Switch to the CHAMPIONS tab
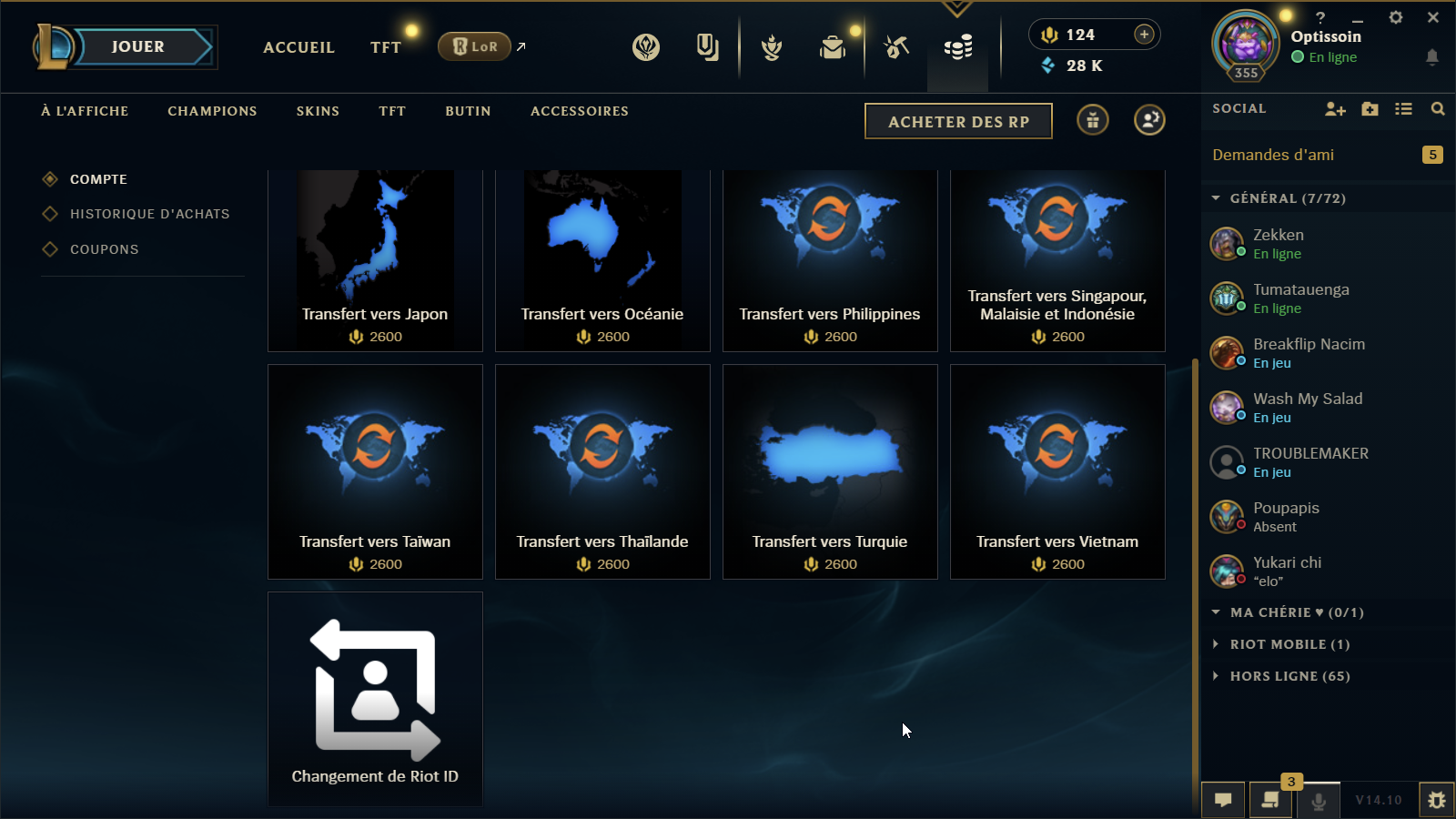Viewport: 1456px width, 819px height. (x=211, y=111)
